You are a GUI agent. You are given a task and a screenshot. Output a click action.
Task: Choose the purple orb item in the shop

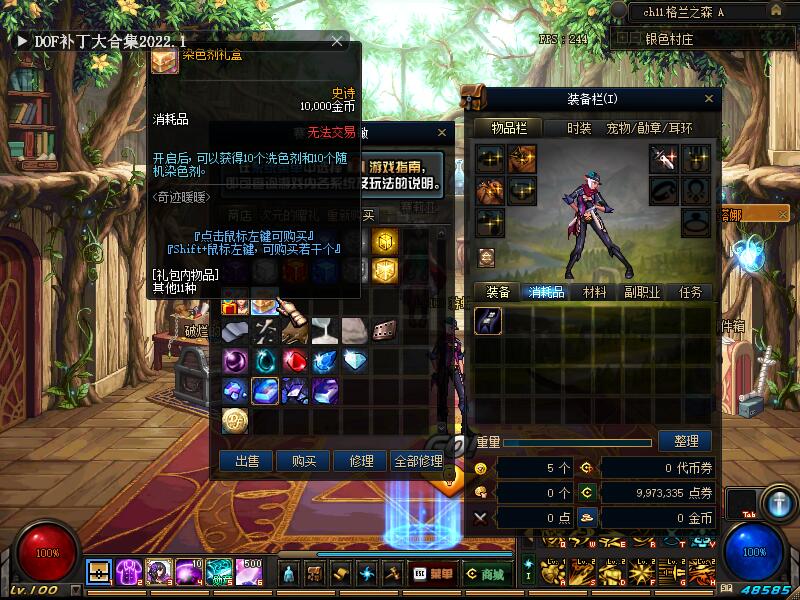click(x=235, y=361)
